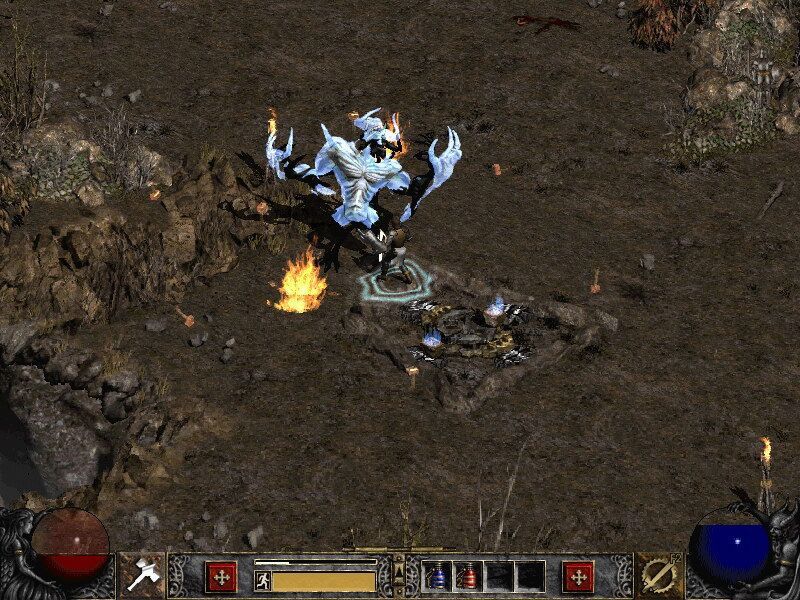The width and height of the screenshot is (800, 600).
Task: Use the blue mana potion in belt
Action: [x=437, y=577]
